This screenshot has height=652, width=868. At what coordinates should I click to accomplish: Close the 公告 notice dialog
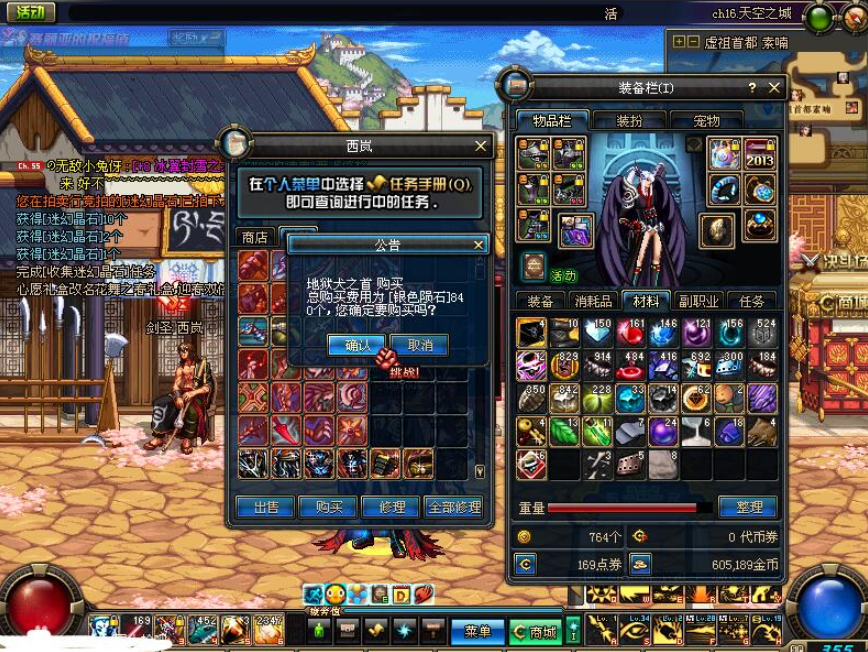(478, 245)
